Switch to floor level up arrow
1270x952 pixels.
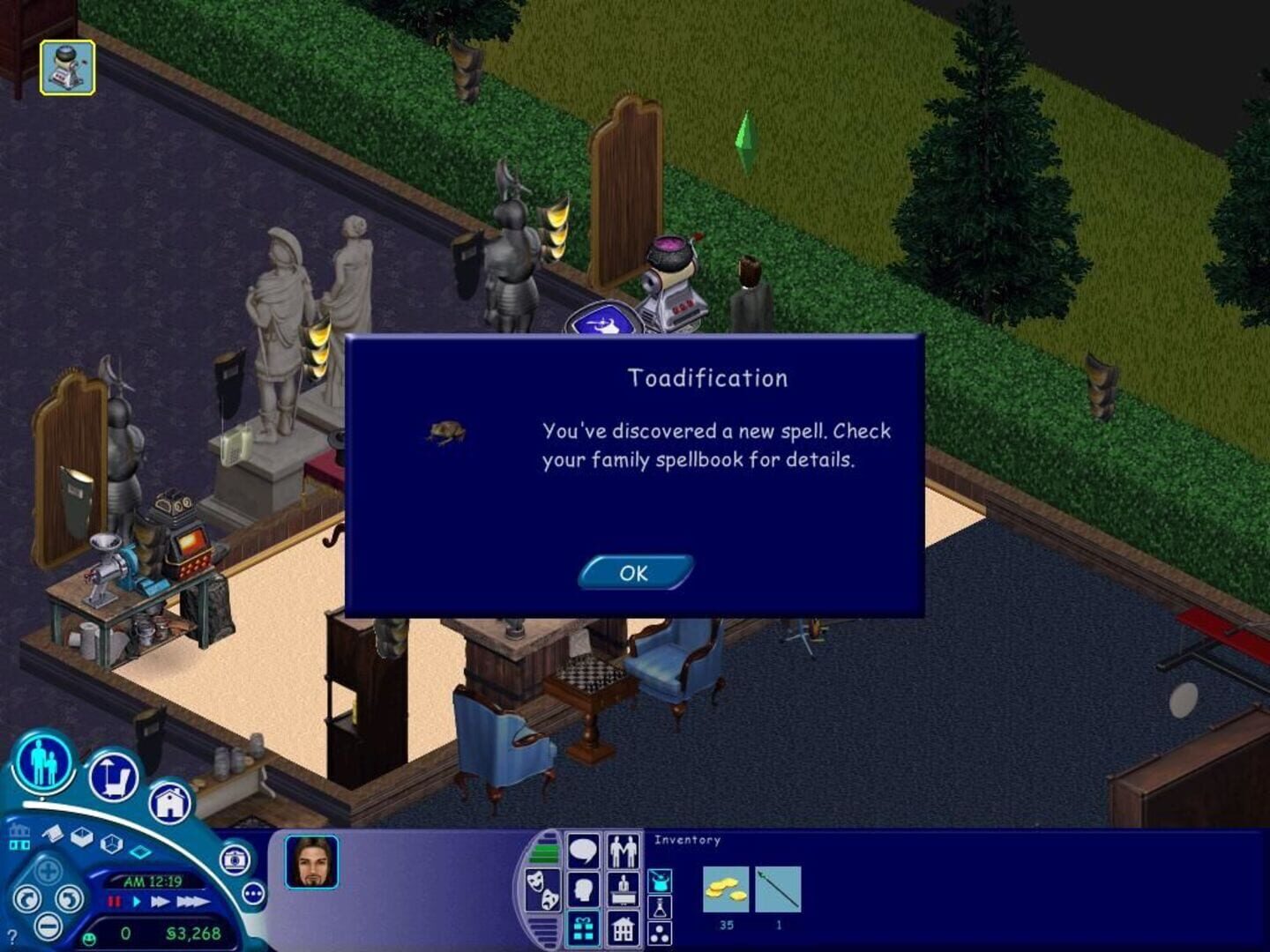[19, 829]
